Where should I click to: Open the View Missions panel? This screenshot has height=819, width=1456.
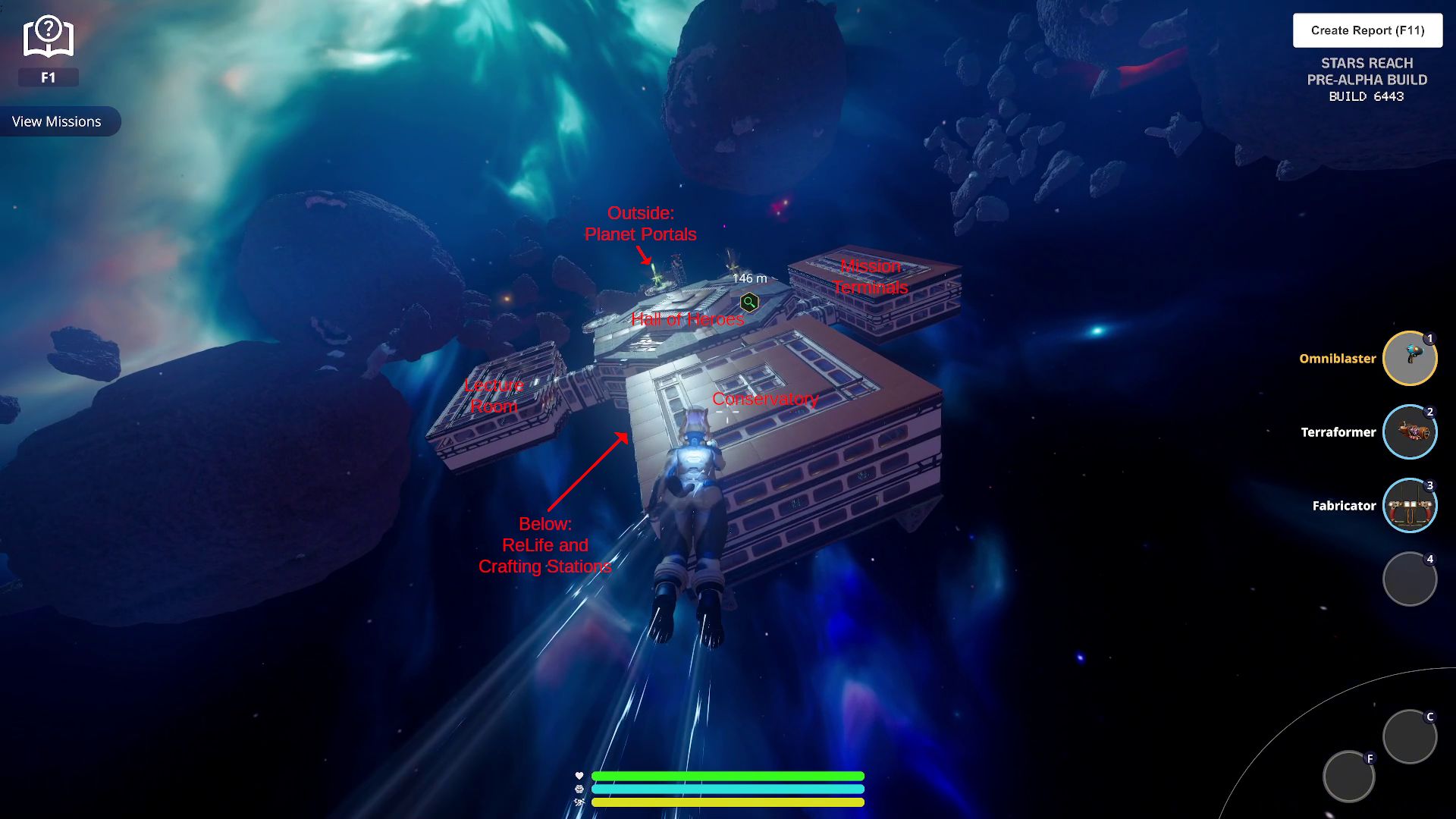tap(57, 121)
